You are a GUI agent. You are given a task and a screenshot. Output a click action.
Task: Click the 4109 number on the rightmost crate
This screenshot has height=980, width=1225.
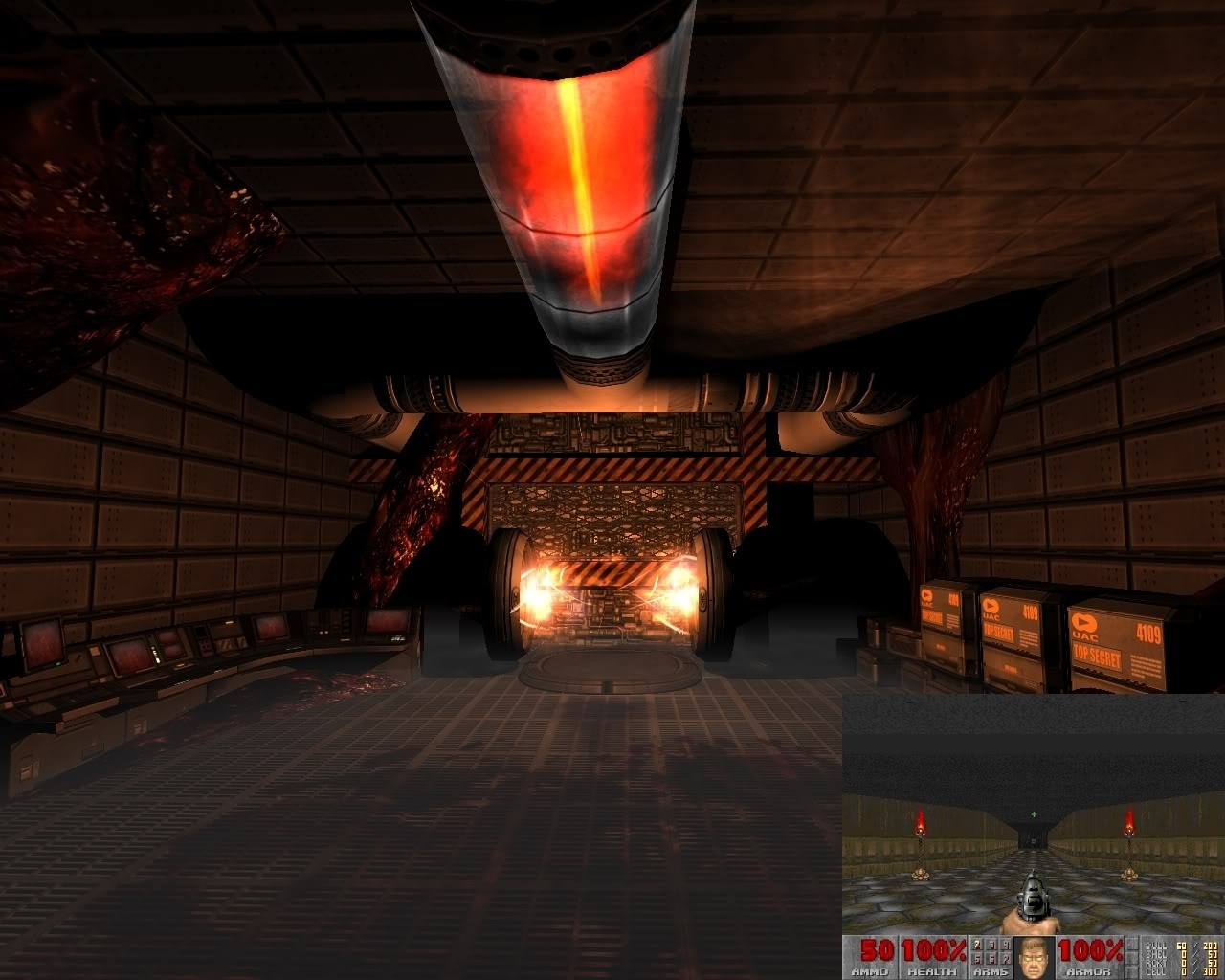(x=1148, y=633)
